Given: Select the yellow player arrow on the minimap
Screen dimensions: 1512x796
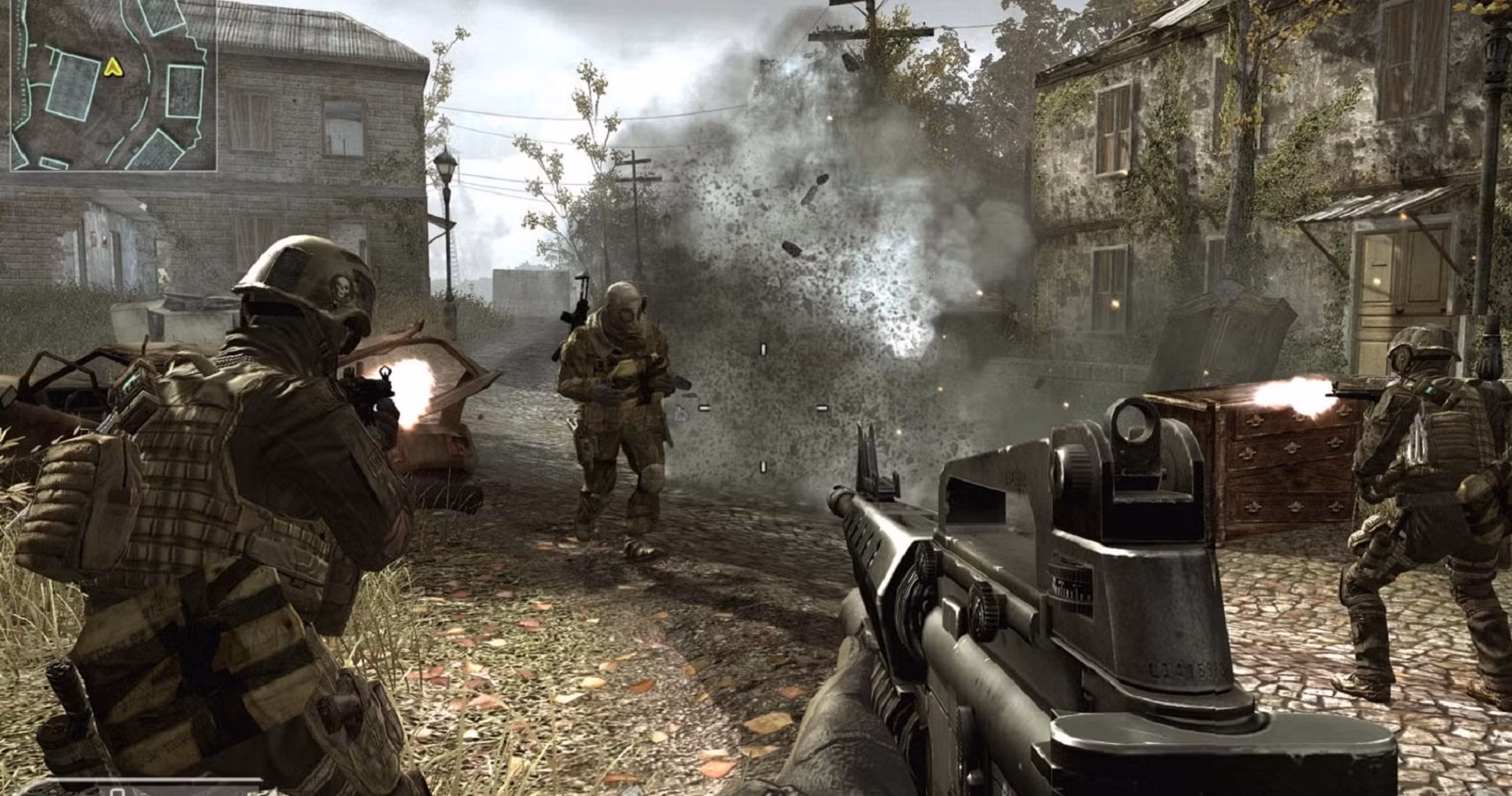Looking at the screenshot, I should point(112,65).
